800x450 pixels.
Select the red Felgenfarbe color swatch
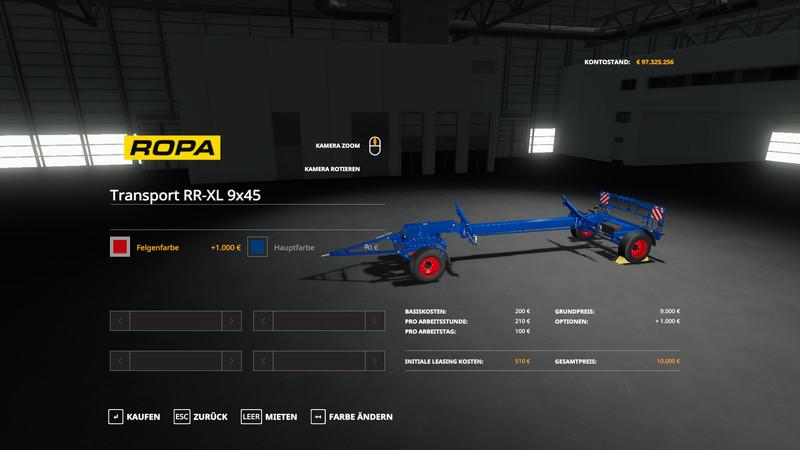(120, 247)
